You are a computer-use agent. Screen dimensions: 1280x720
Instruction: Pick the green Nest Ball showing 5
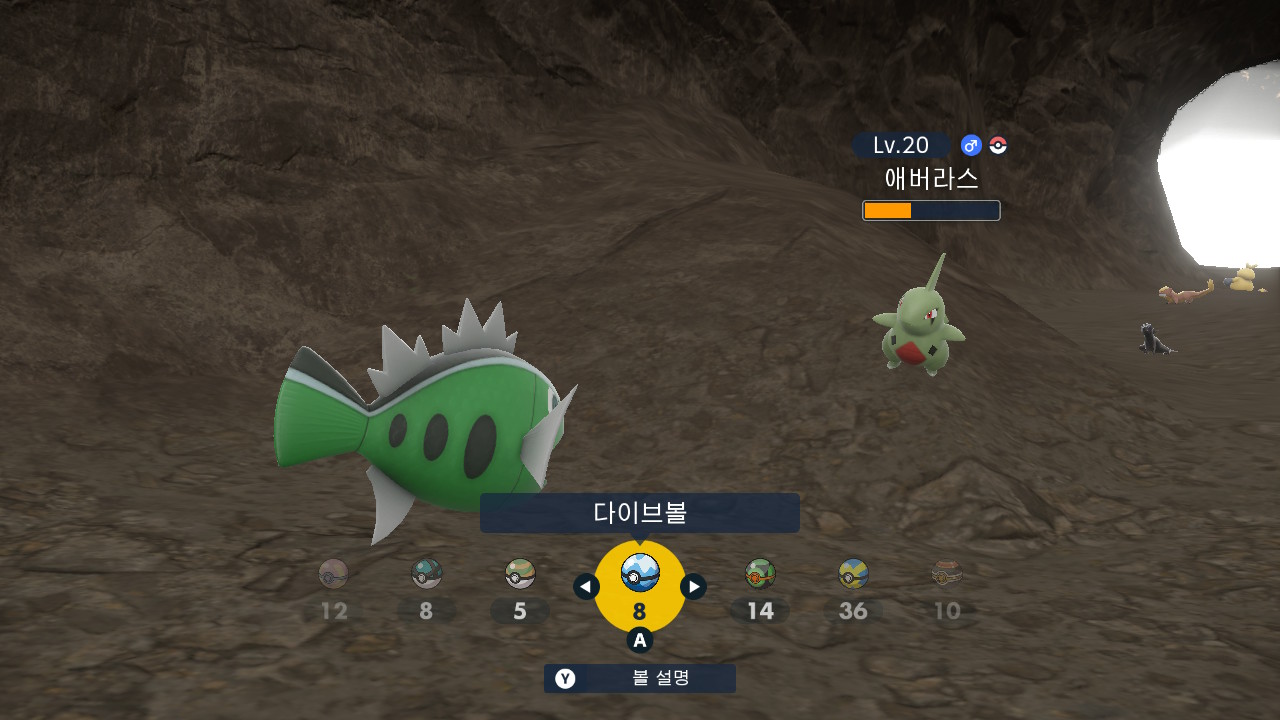pos(520,574)
